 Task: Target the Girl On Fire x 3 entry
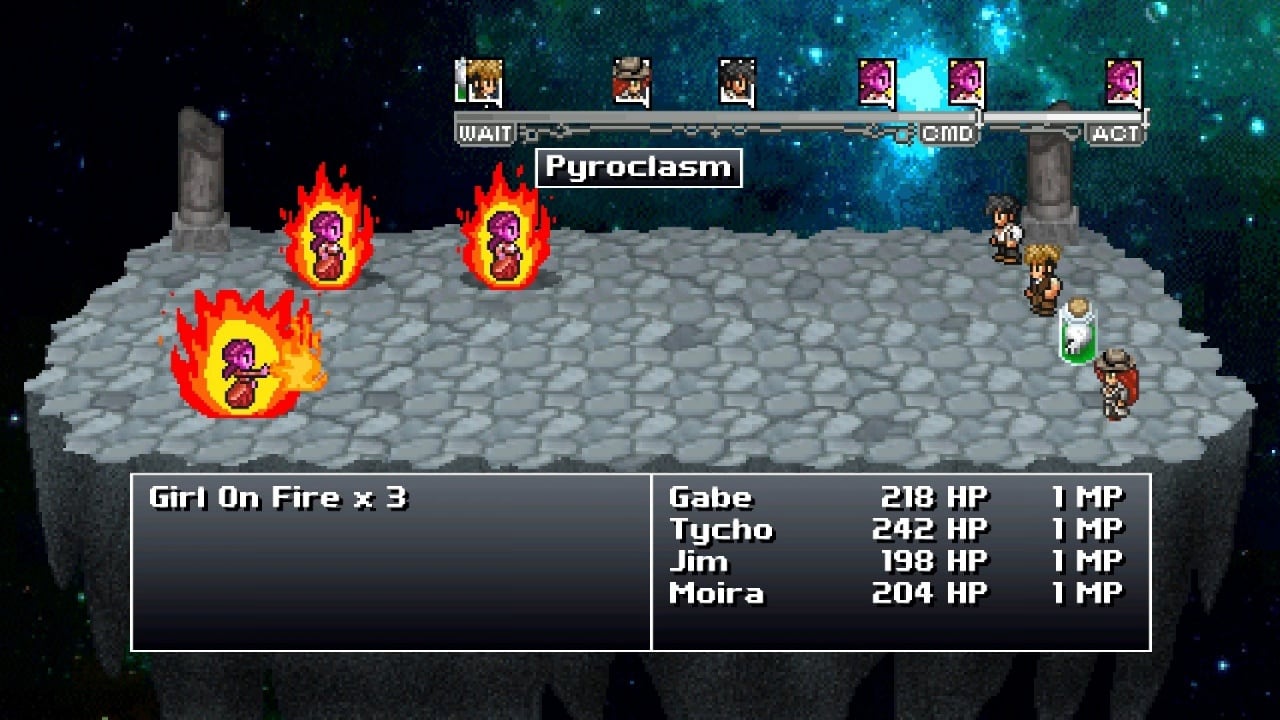tap(278, 497)
